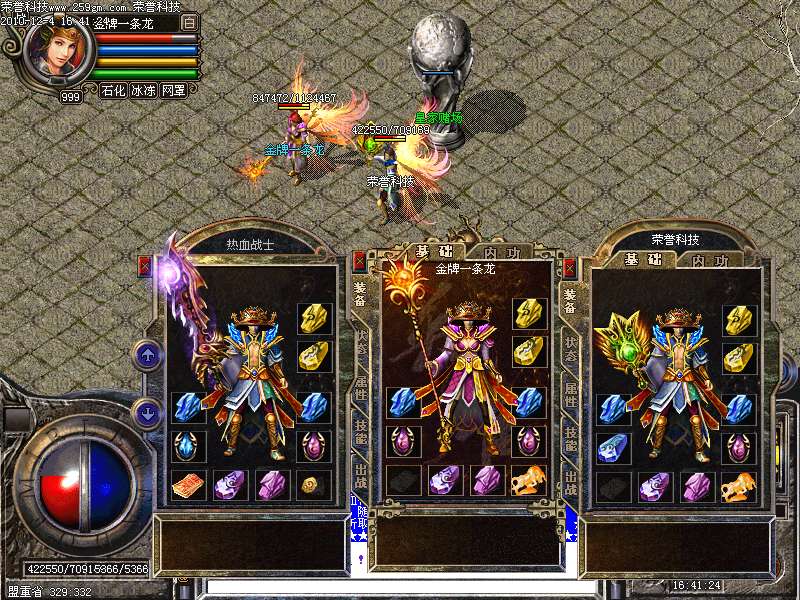Click the 白 button beside the player name

[190, 21]
